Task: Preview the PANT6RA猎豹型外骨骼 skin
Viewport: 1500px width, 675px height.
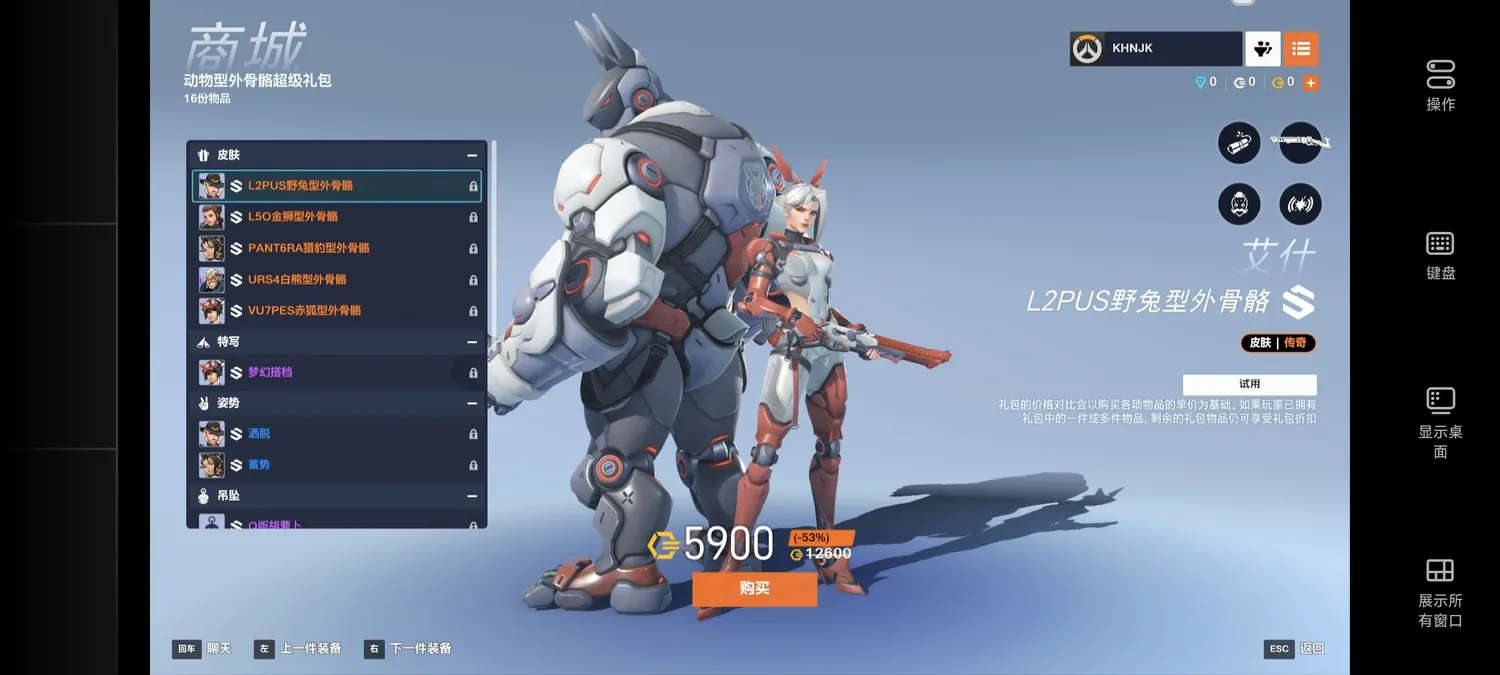Action: pyautogui.click(x=336, y=248)
